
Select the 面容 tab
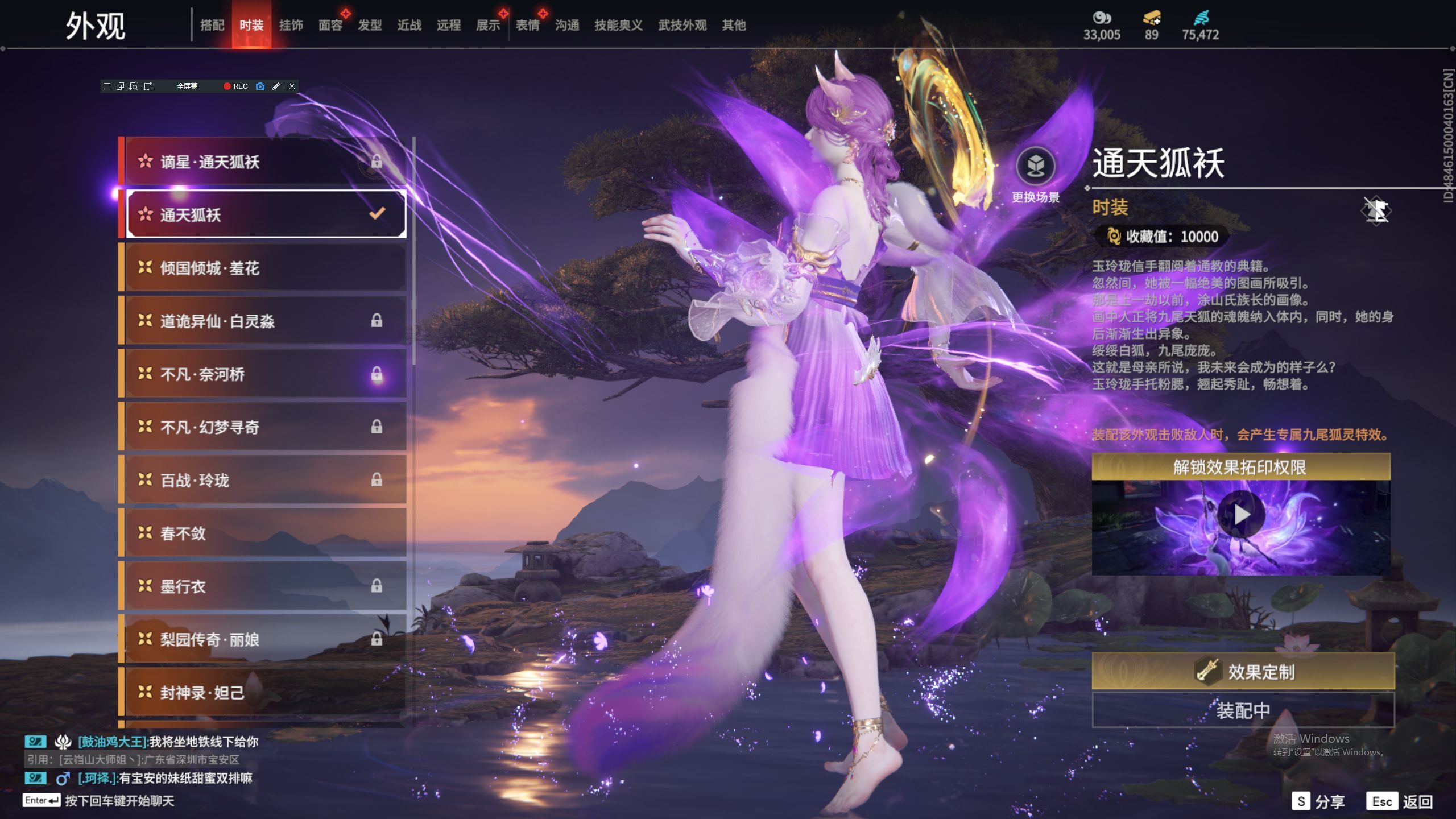tap(330, 26)
